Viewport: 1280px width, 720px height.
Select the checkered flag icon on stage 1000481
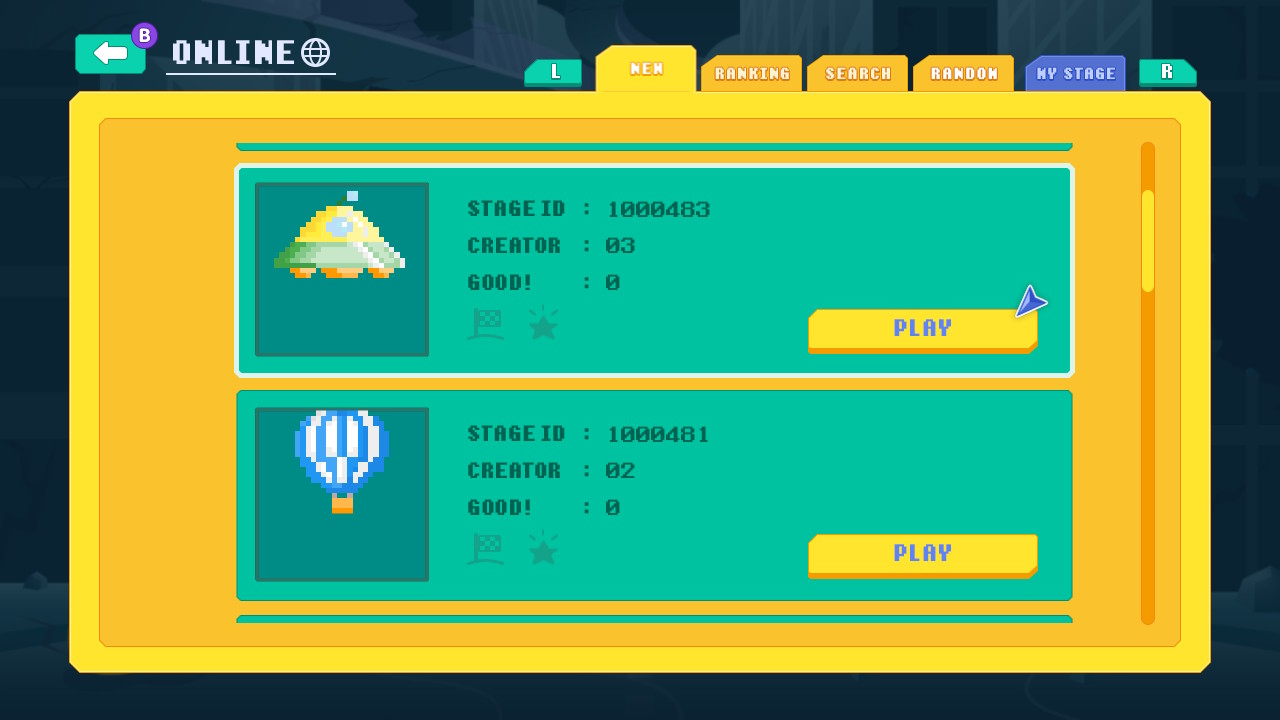487,547
